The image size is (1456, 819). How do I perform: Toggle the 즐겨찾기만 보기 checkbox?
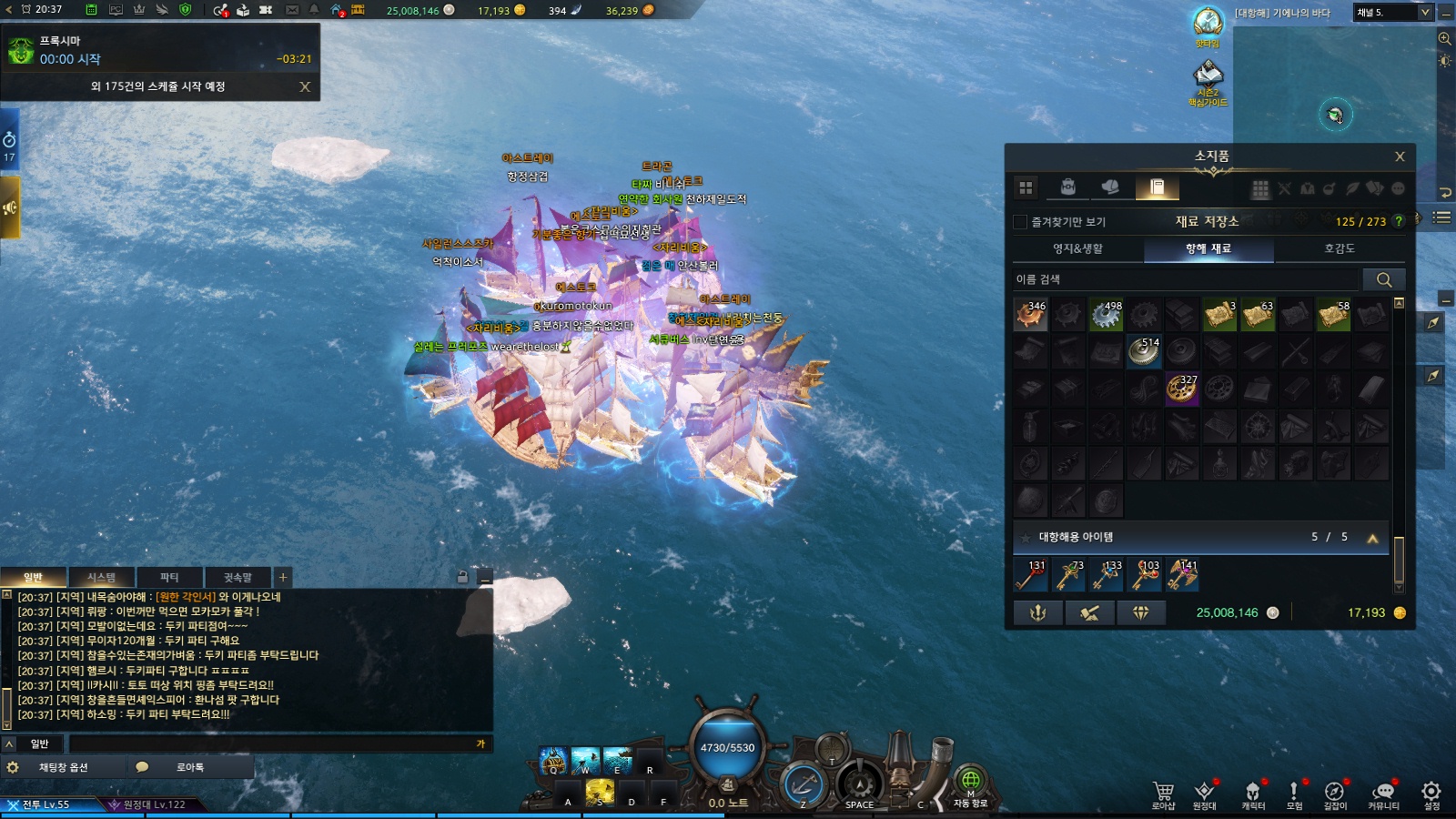click(x=1020, y=221)
